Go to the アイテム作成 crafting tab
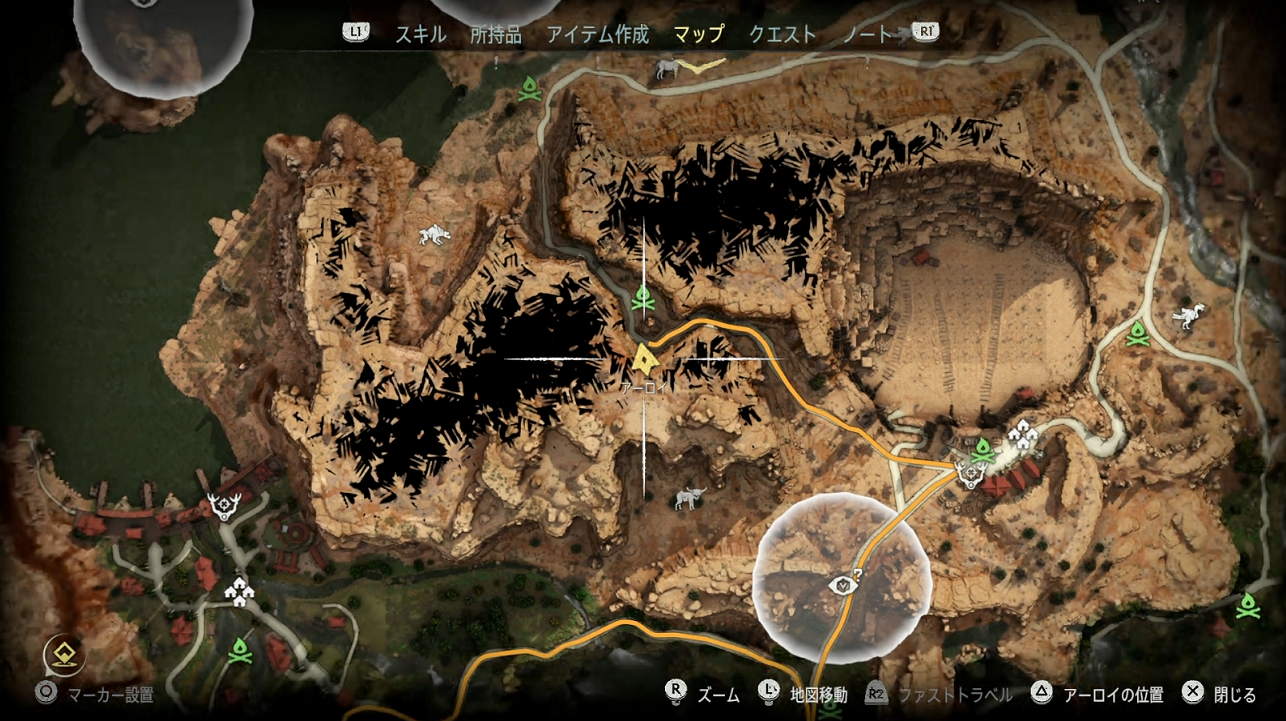Screen dimensions: 1286x721 pos(597,34)
